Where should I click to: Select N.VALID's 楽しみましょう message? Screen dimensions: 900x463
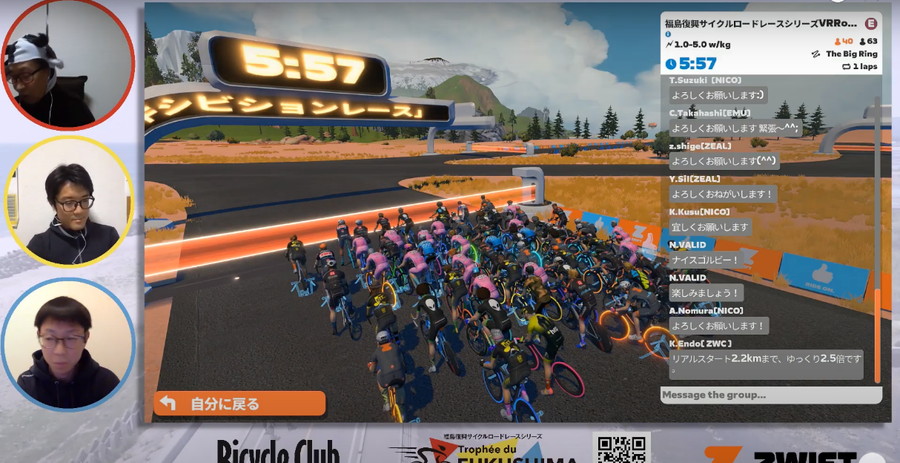[x=706, y=292]
